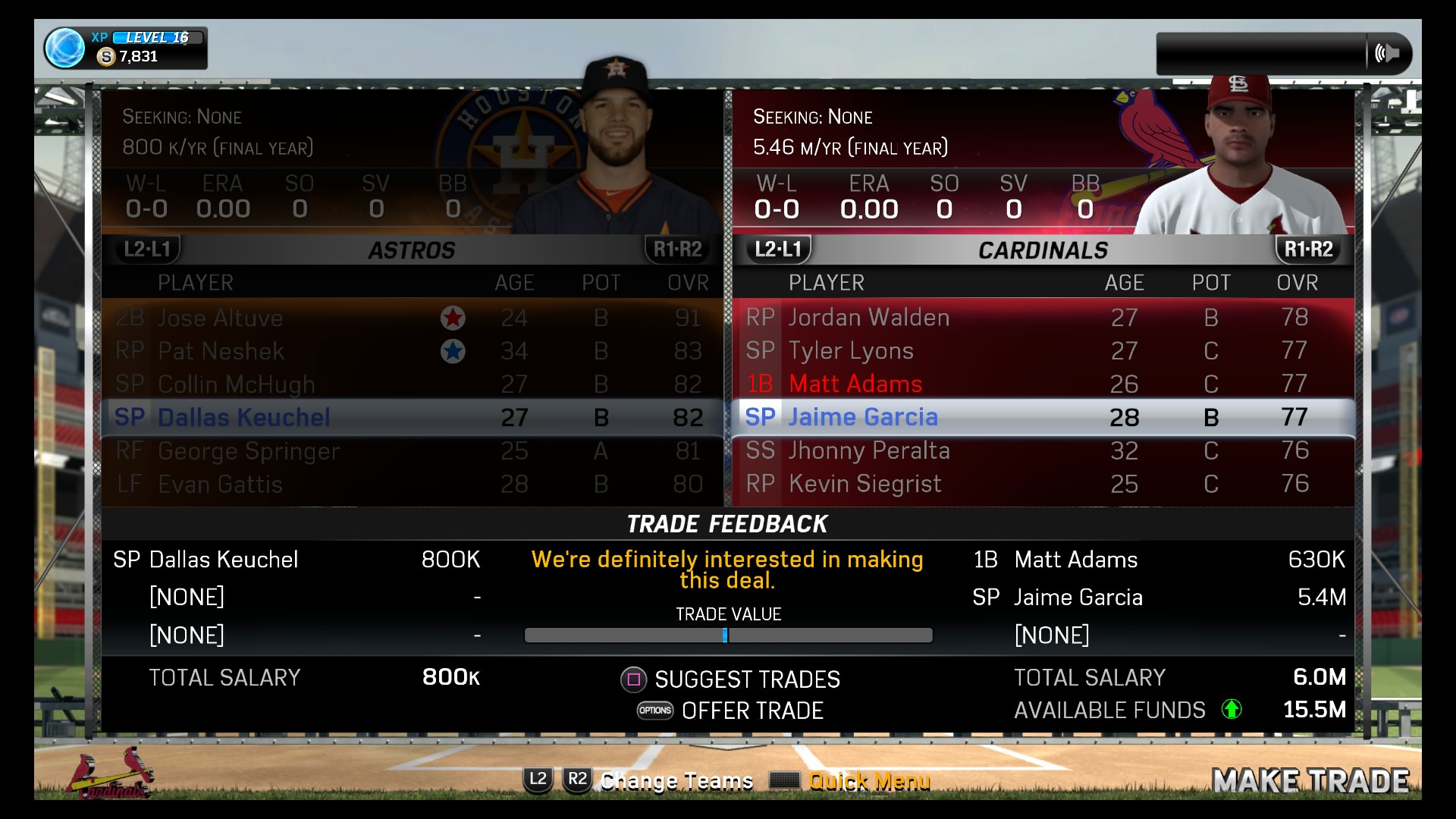
Task: Sort Cardinals roster by OVR column
Action: tap(1297, 283)
